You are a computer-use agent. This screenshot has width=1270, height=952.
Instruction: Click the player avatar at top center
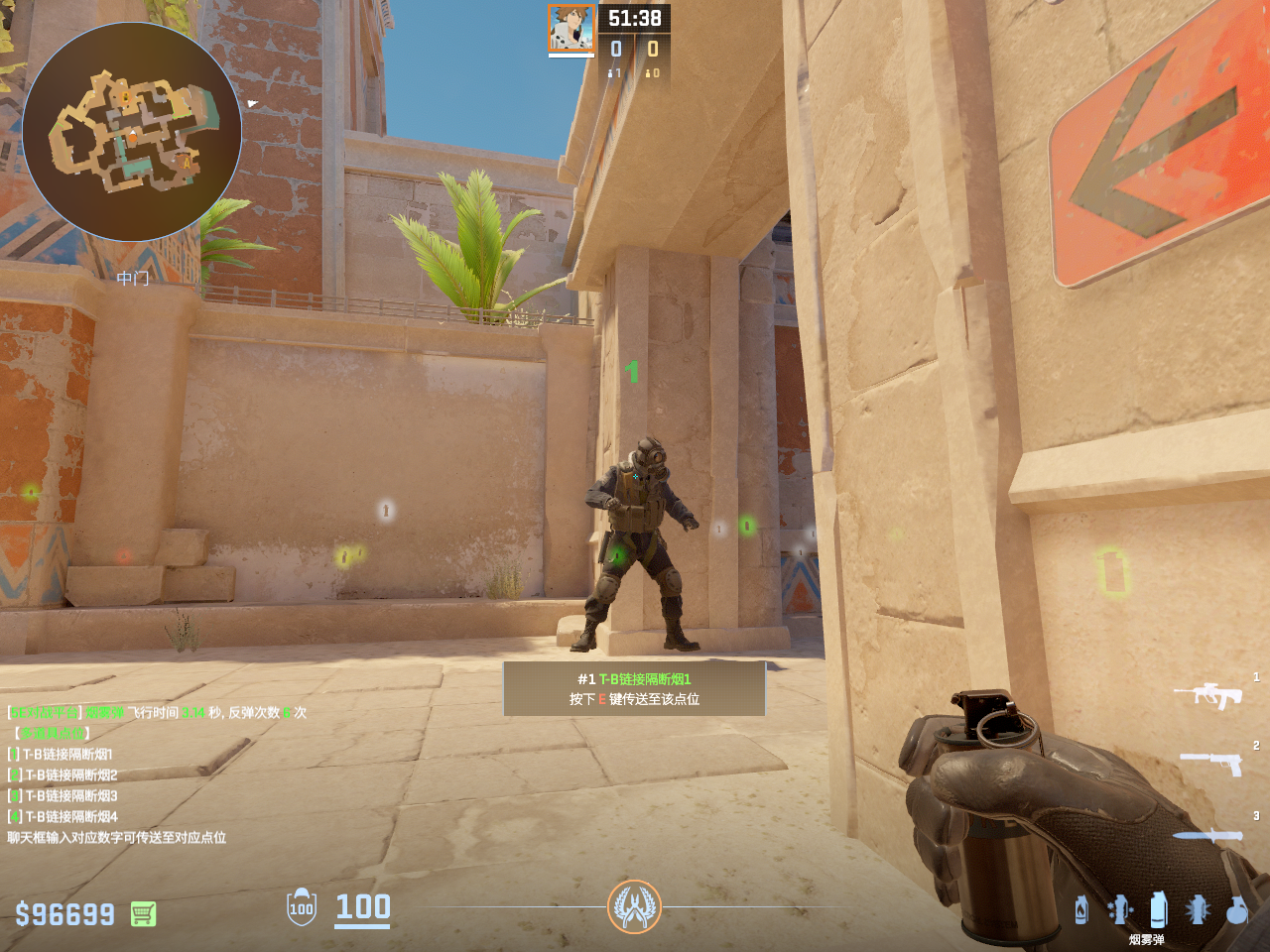coord(571,29)
